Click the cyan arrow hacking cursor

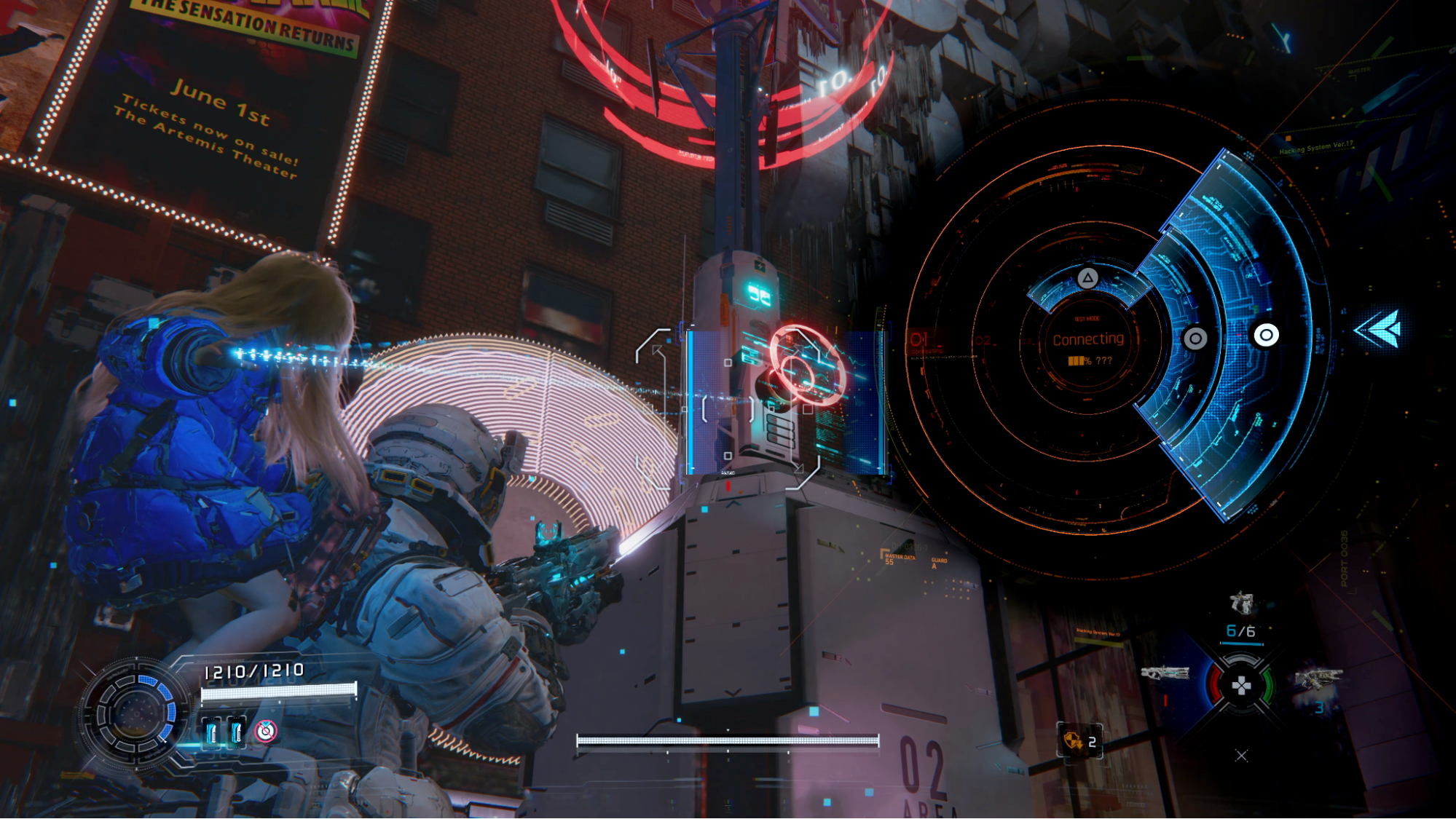[1377, 329]
